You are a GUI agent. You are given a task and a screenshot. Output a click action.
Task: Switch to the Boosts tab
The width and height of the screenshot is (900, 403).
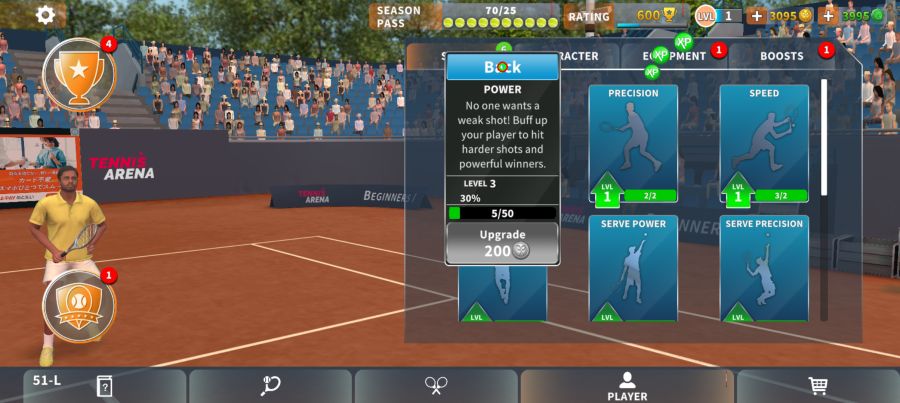[781, 56]
